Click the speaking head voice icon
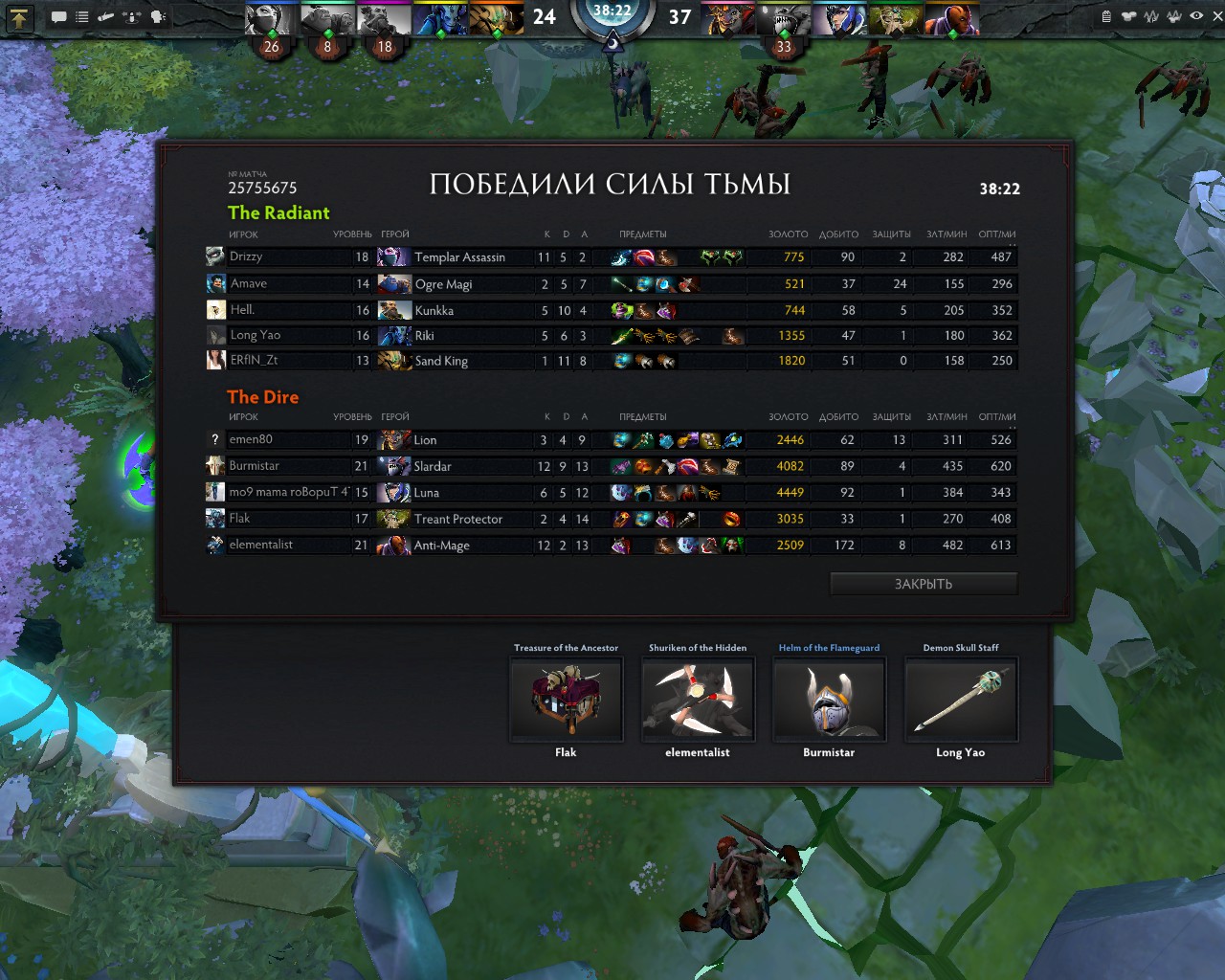1225x980 pixels. [x=158, y=17]
